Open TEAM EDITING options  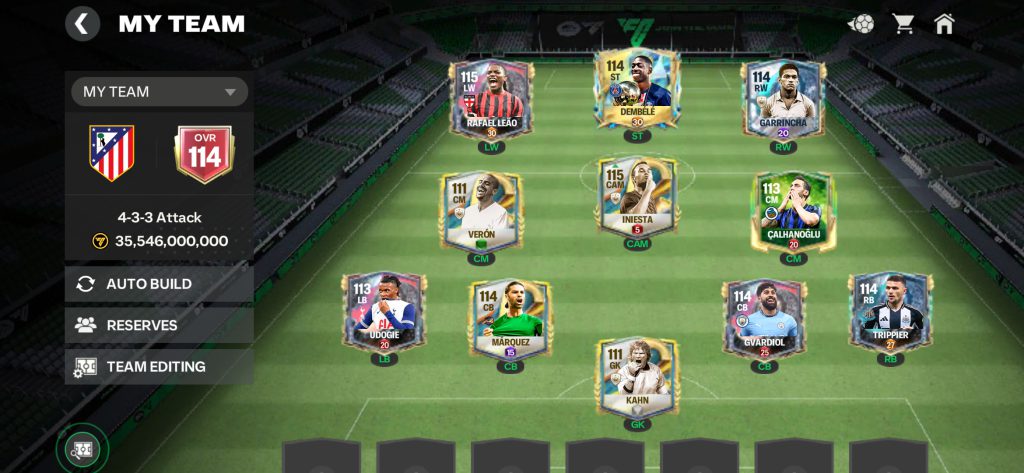point(159,367)
